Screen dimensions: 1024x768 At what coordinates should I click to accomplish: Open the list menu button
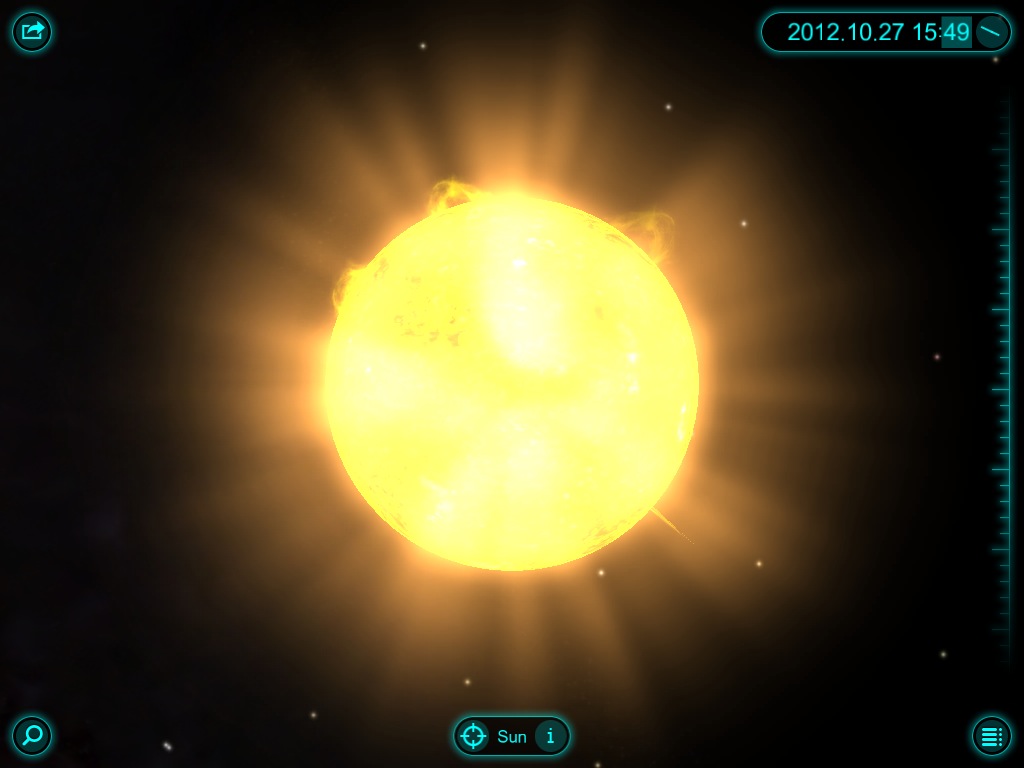pos(991,736)
